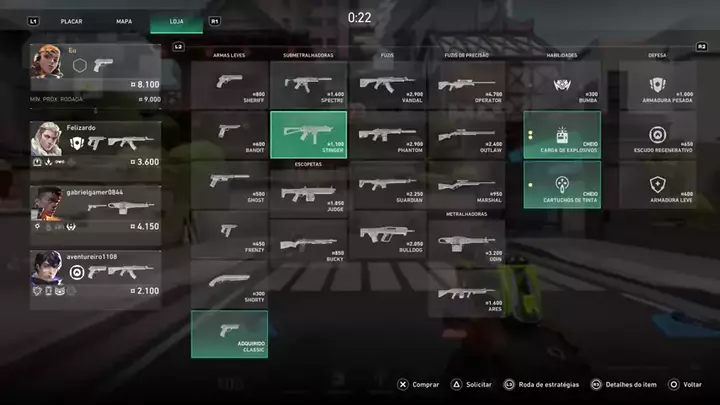Buy the Spectre submachine gun
Screen dimensions: 720x405
(308, 85)
